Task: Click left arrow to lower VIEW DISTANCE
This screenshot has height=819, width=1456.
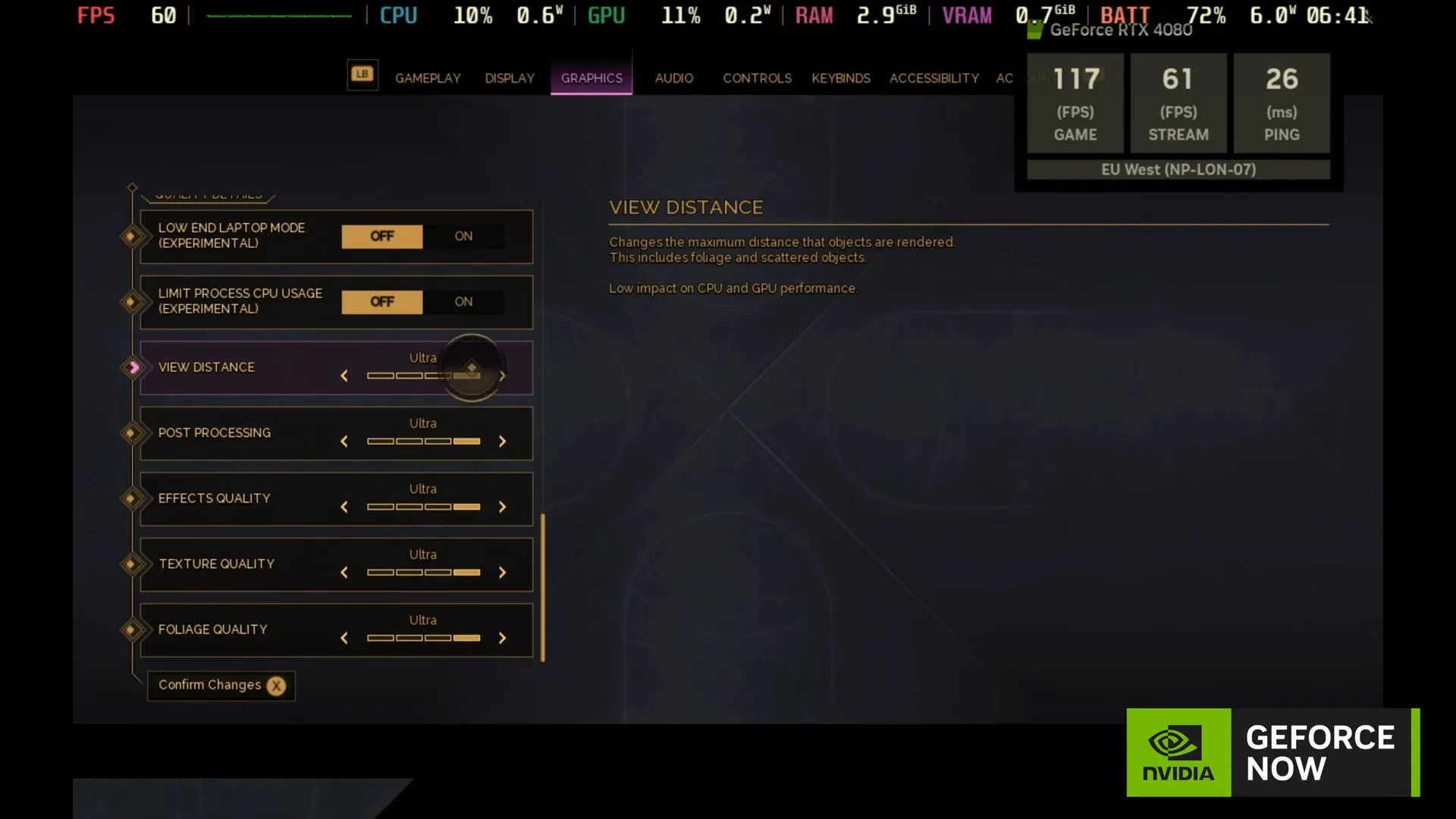Action: (344, 375)
